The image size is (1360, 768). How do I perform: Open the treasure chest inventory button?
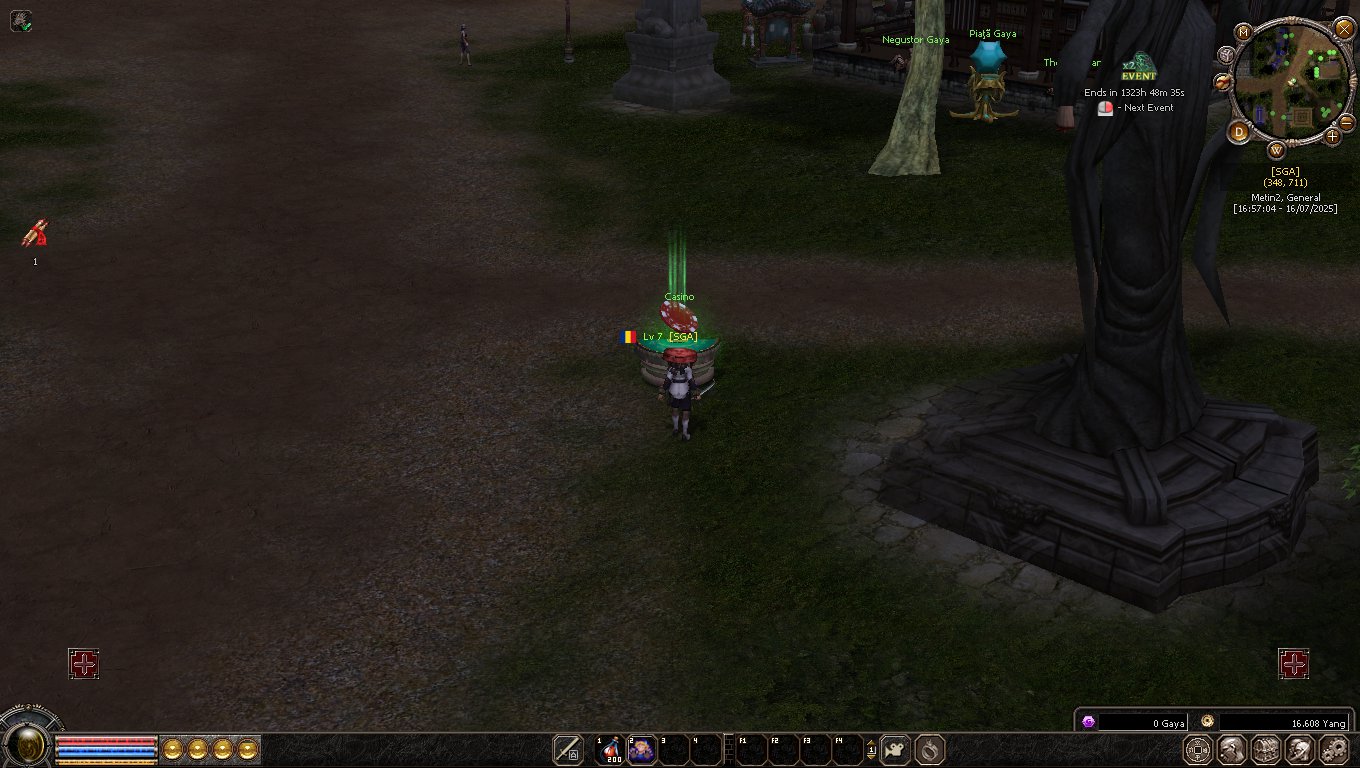click(1266, 750)
